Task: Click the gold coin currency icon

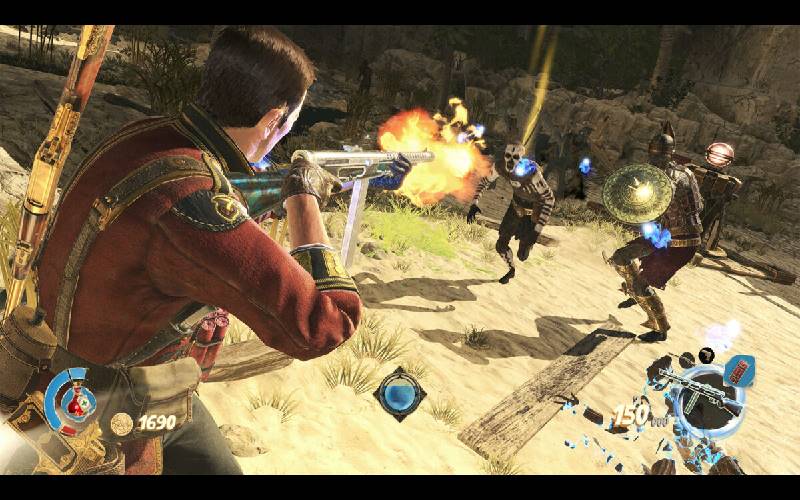Action: coord(122,423)
